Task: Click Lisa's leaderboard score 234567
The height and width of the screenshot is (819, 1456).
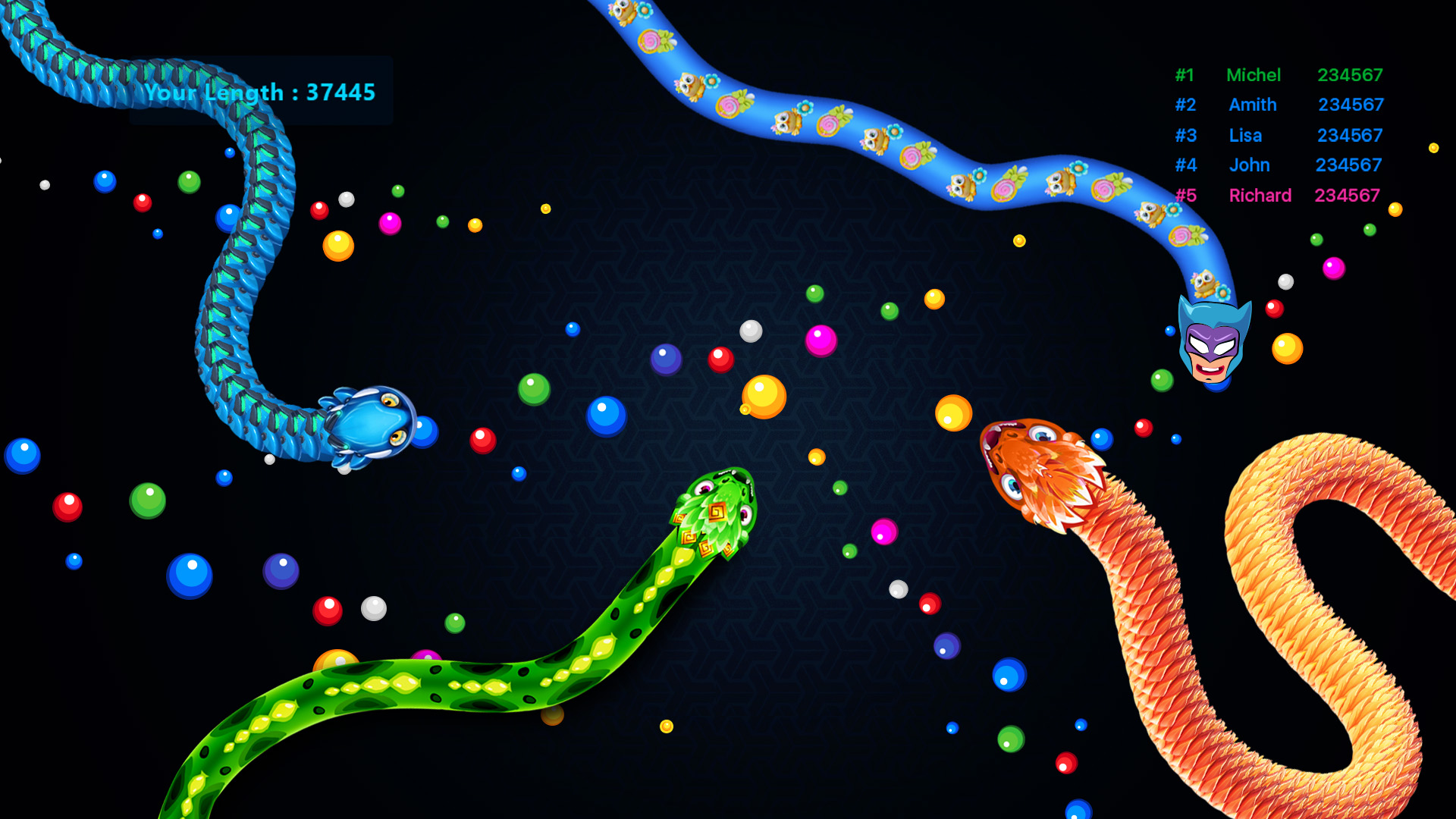Action: (x=1349, y=136)
